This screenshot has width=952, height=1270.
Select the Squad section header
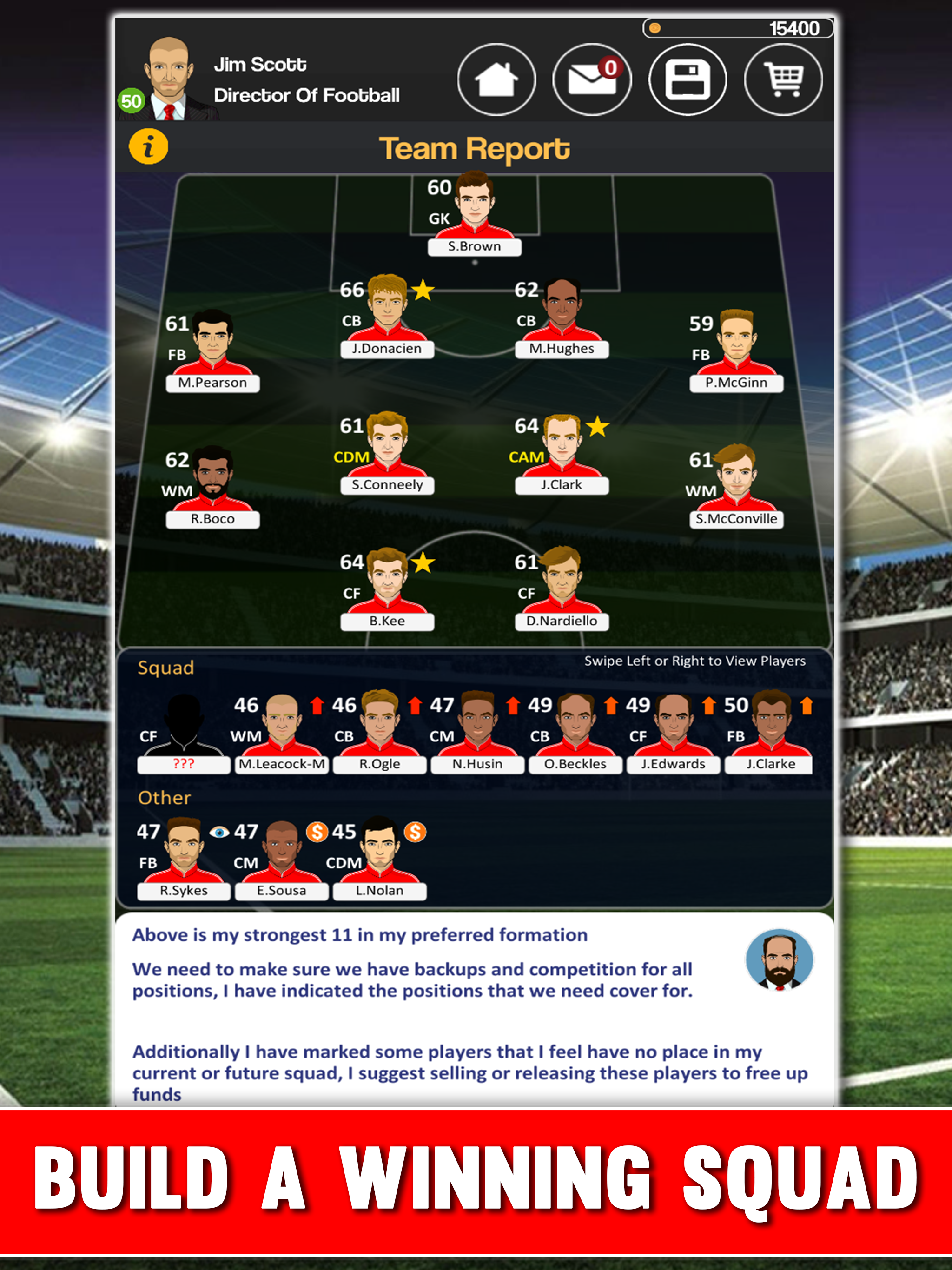click(x=165, y=668)
